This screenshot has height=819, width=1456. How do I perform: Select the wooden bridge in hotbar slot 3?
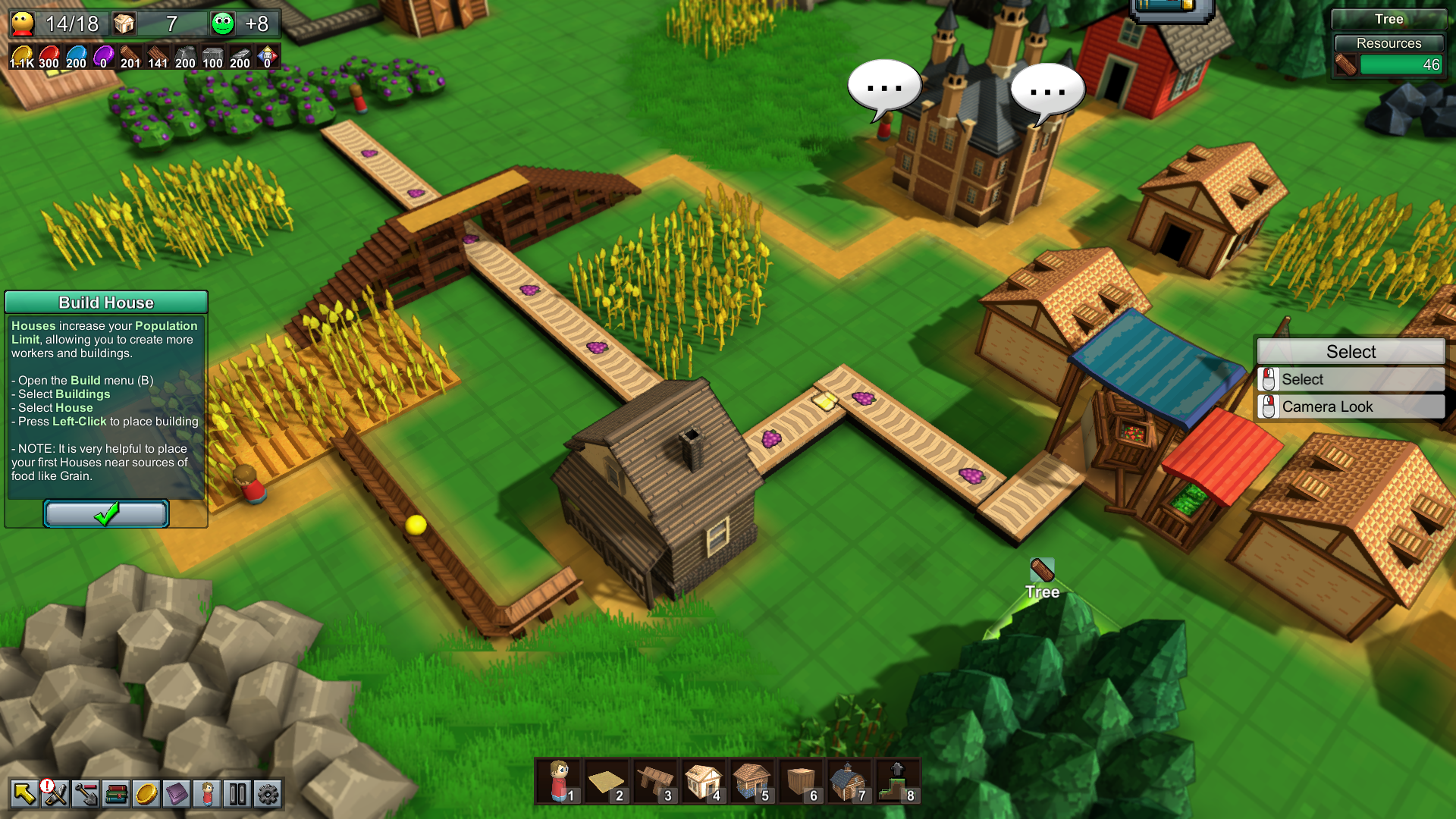[655, 781]
